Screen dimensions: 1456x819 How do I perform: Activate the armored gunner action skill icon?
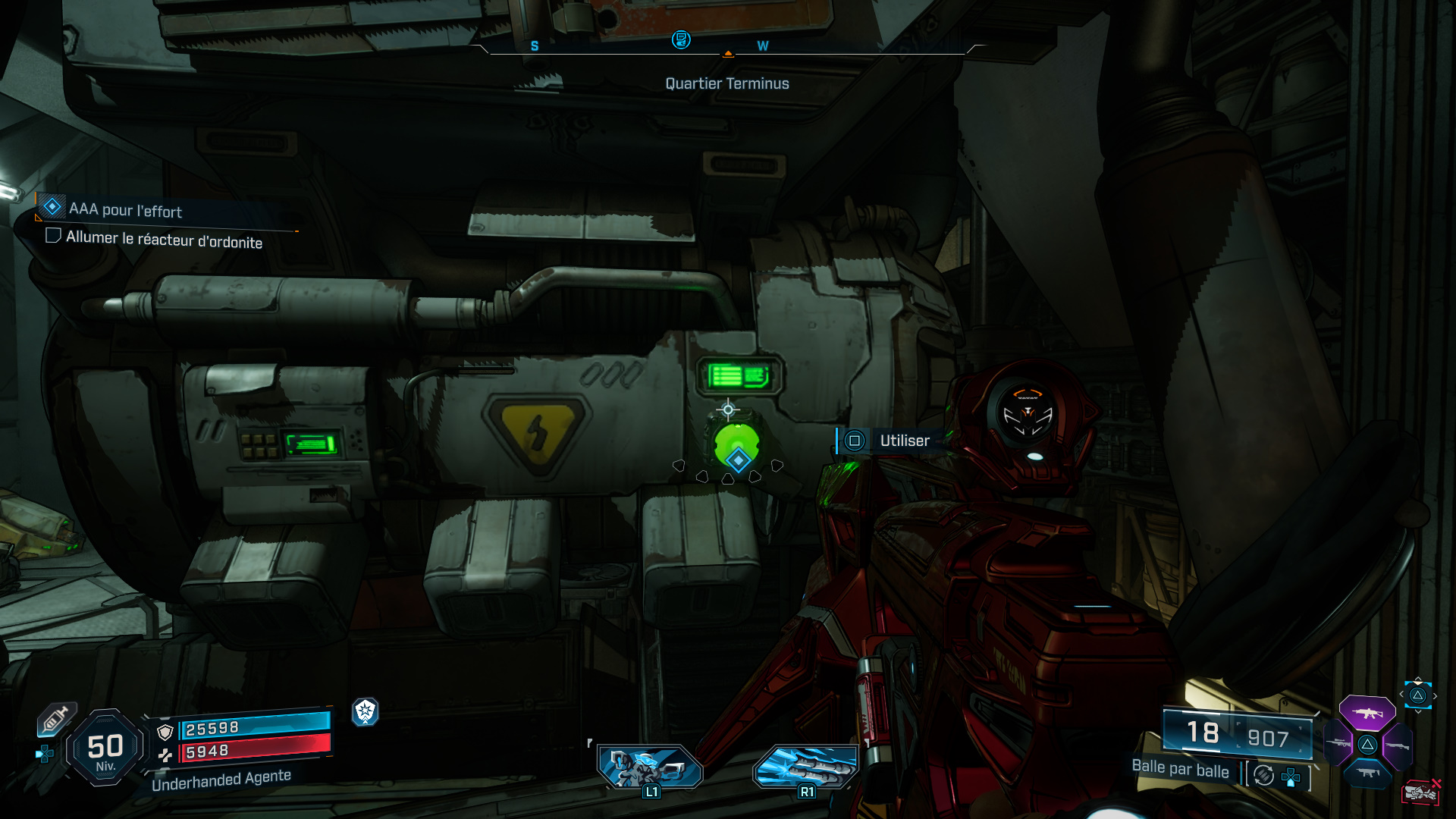tap(650, 766)
